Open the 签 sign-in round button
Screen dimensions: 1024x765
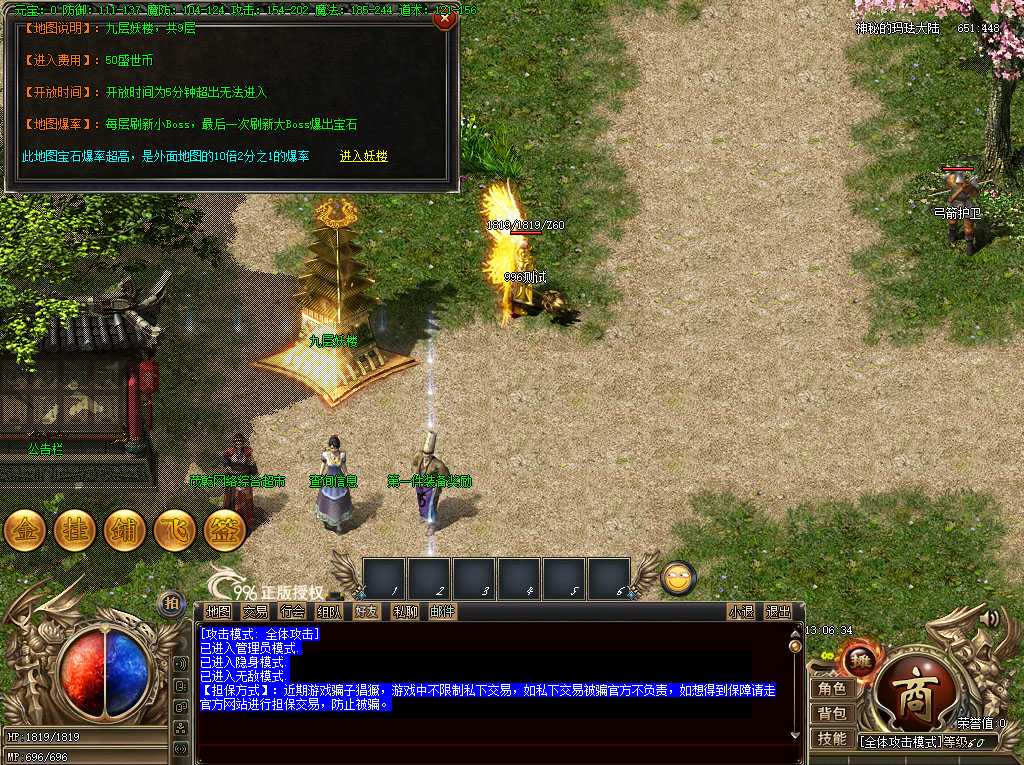225,530
